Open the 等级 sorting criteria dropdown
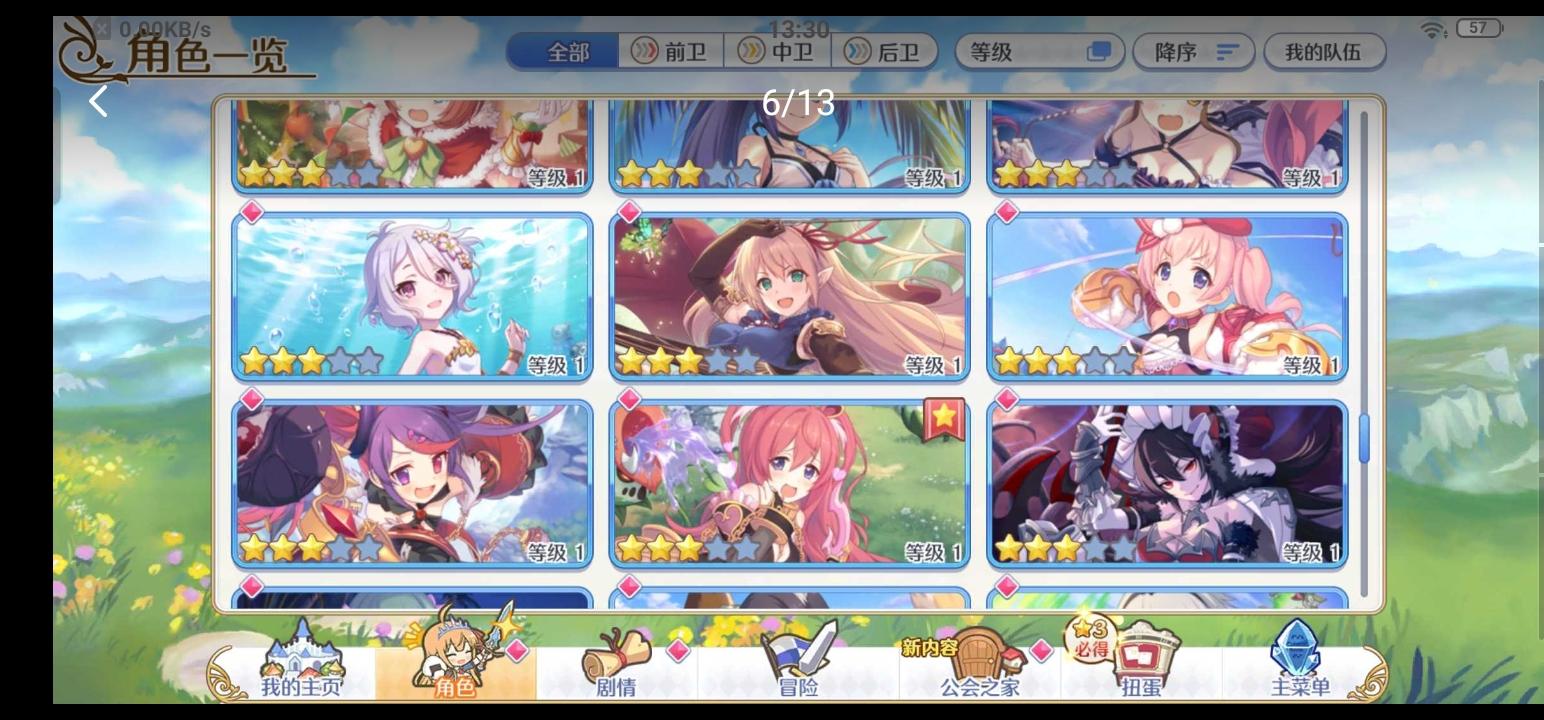 1020,53
